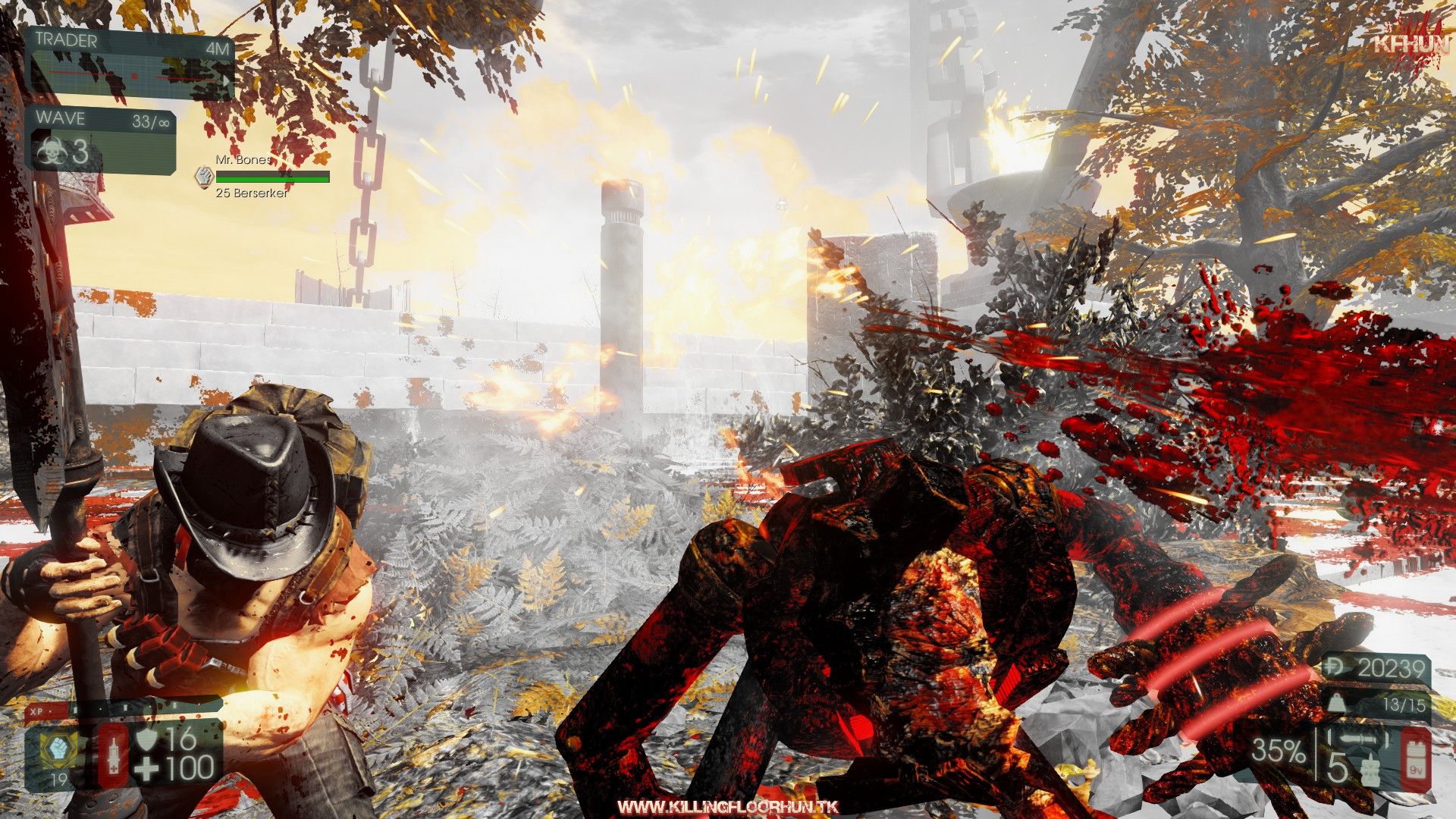Open the killingfloorhun.tk watermark link

click(727, 807)
